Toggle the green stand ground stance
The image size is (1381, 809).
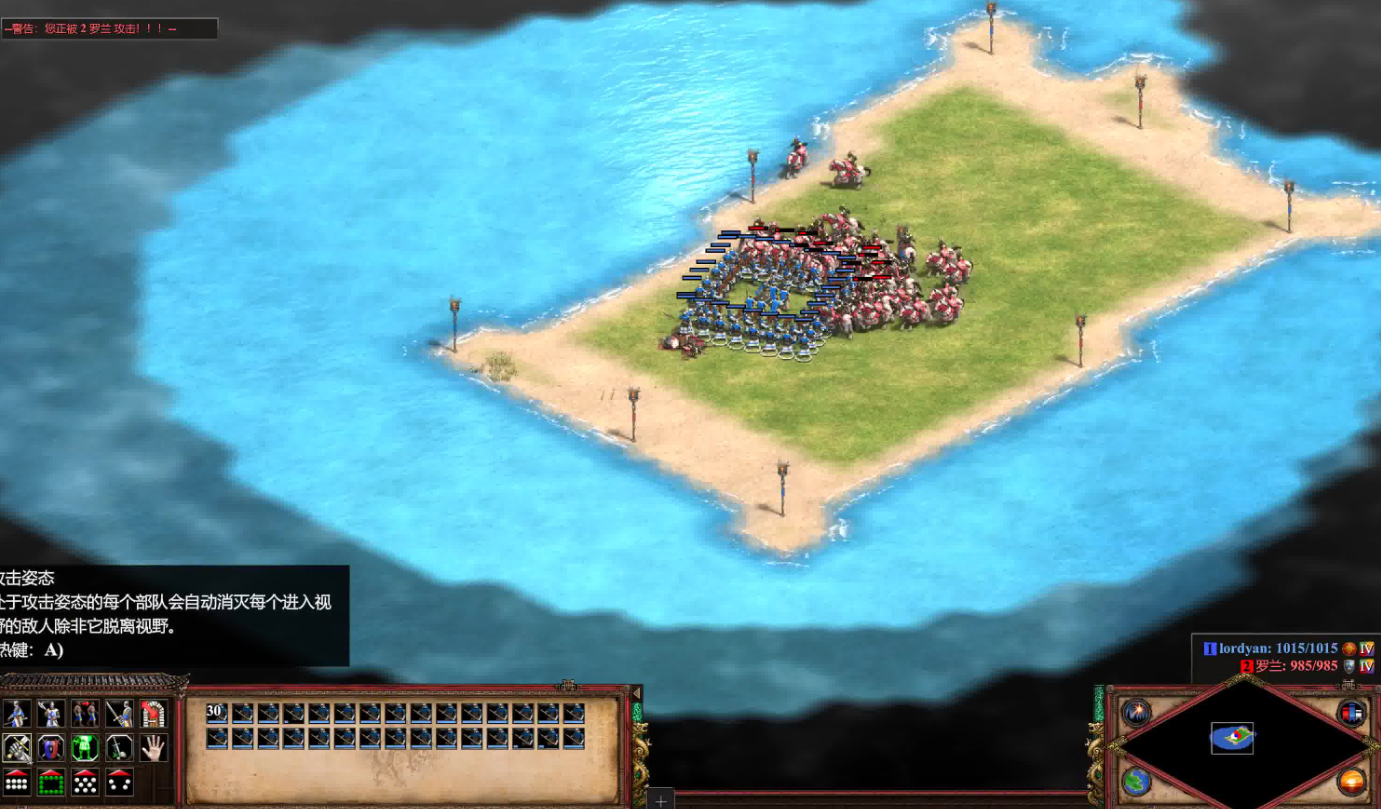tap(85, 748)
